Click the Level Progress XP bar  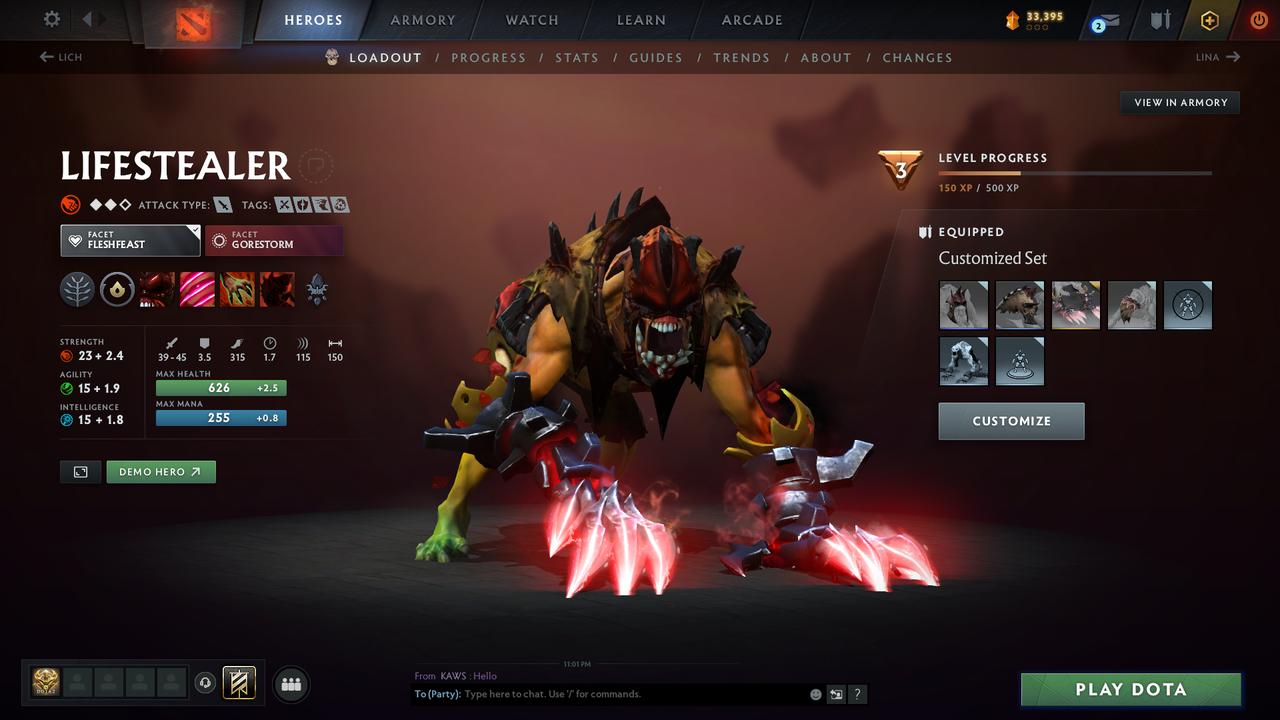1075,172
